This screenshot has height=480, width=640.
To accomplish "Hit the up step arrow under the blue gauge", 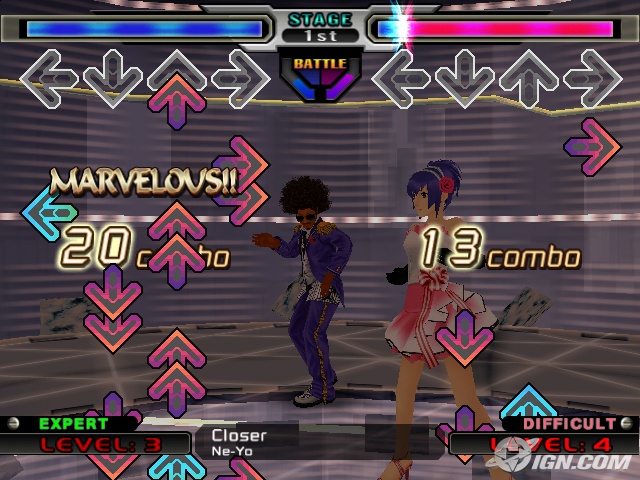I will point(177,78).
